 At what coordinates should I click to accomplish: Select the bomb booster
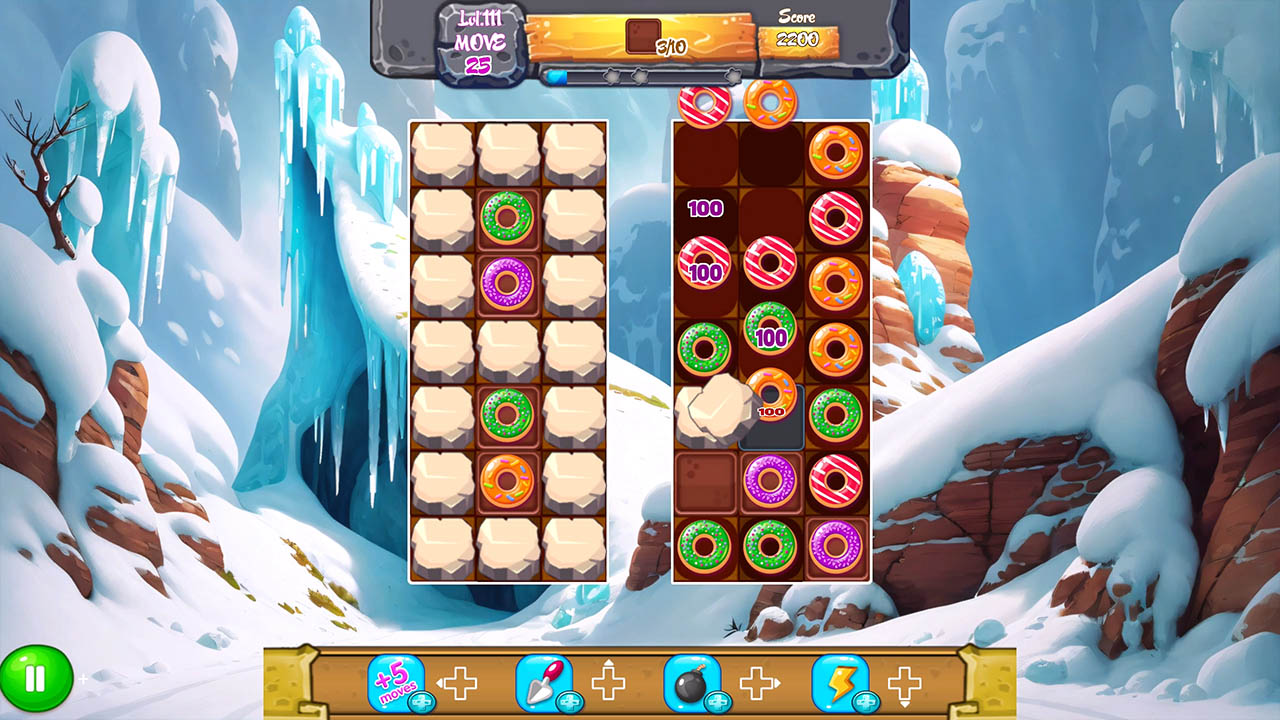[691, 678]
